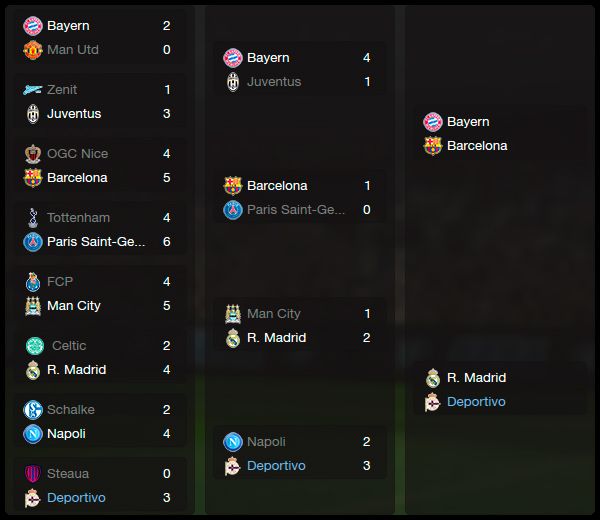The width and height of the screenshot is (600, 520).
Task: Open OGC Nice team link
Action: pyautogui.click(x=77, y=154)
